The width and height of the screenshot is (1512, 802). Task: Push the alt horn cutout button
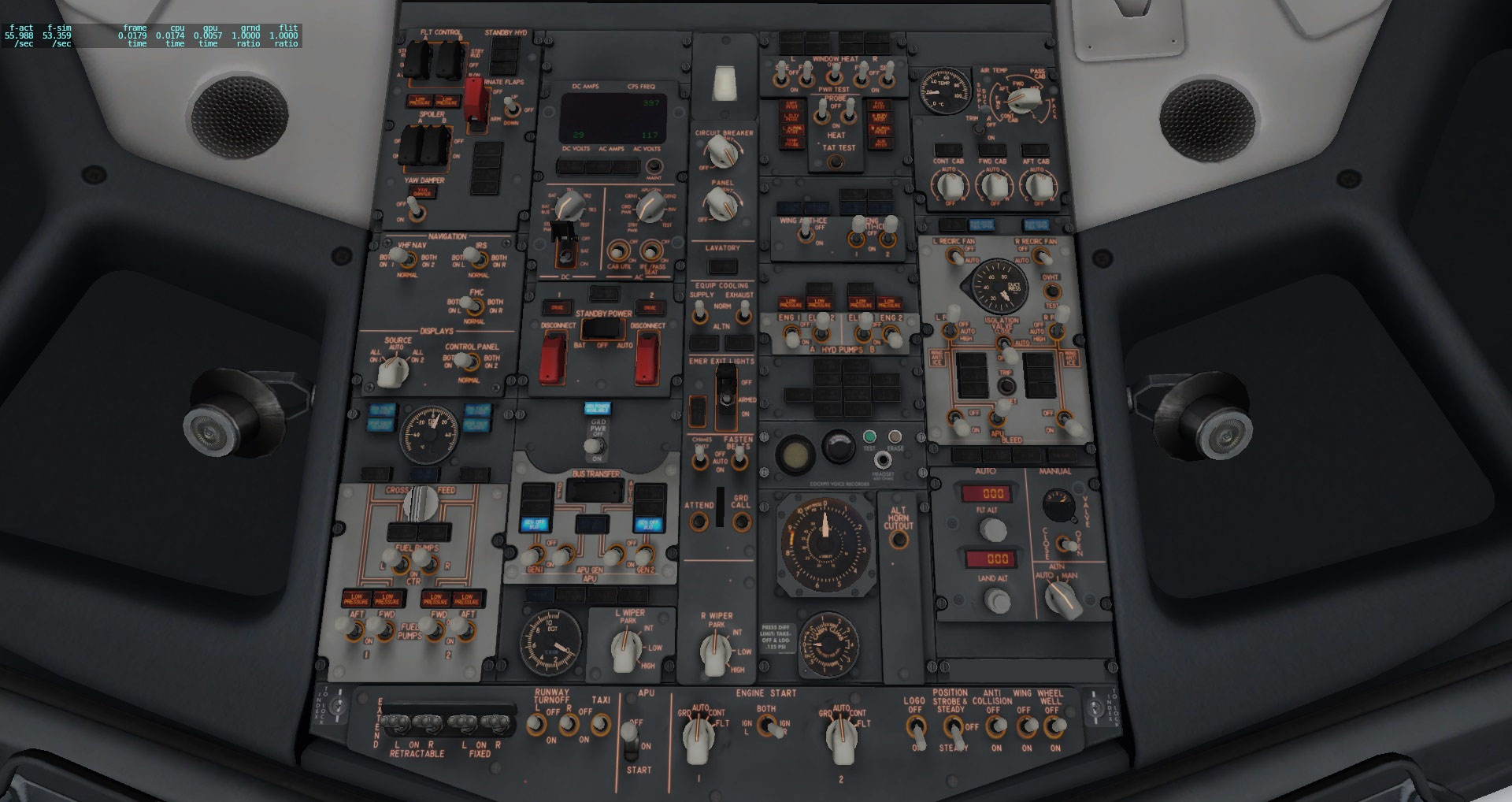[898, 539]
